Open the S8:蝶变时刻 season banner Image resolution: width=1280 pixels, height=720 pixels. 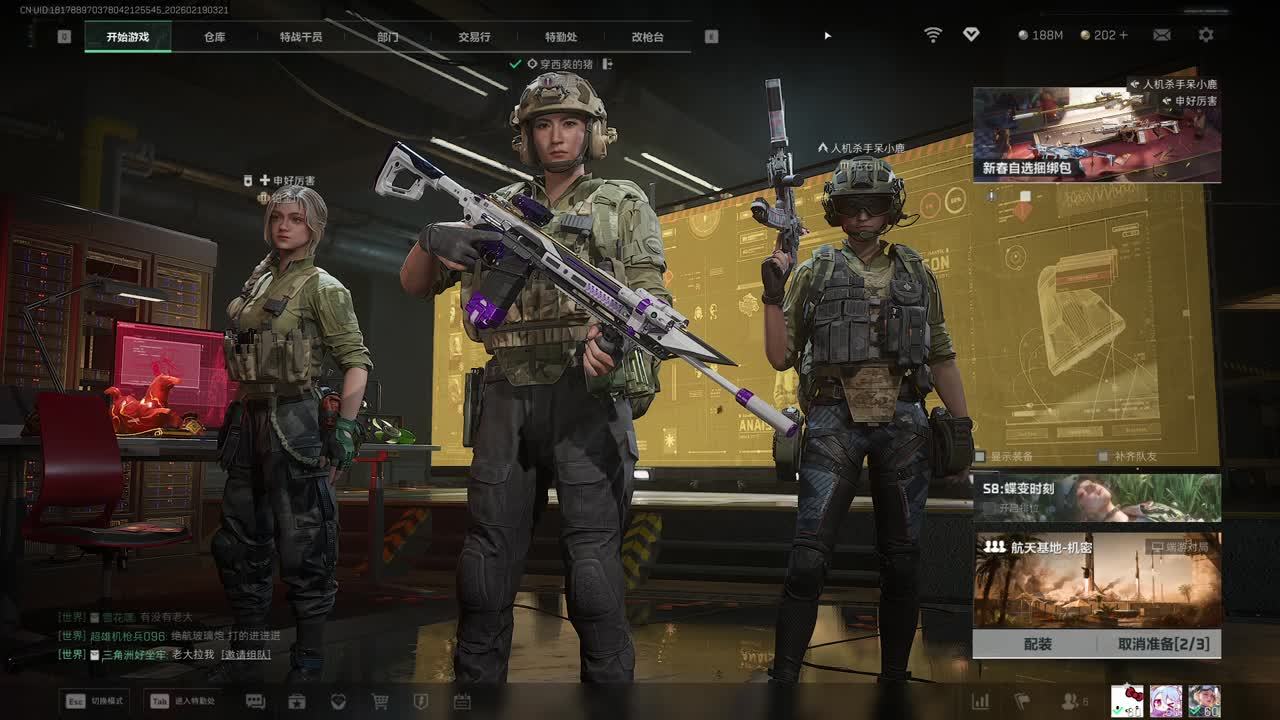[1097, 497]
